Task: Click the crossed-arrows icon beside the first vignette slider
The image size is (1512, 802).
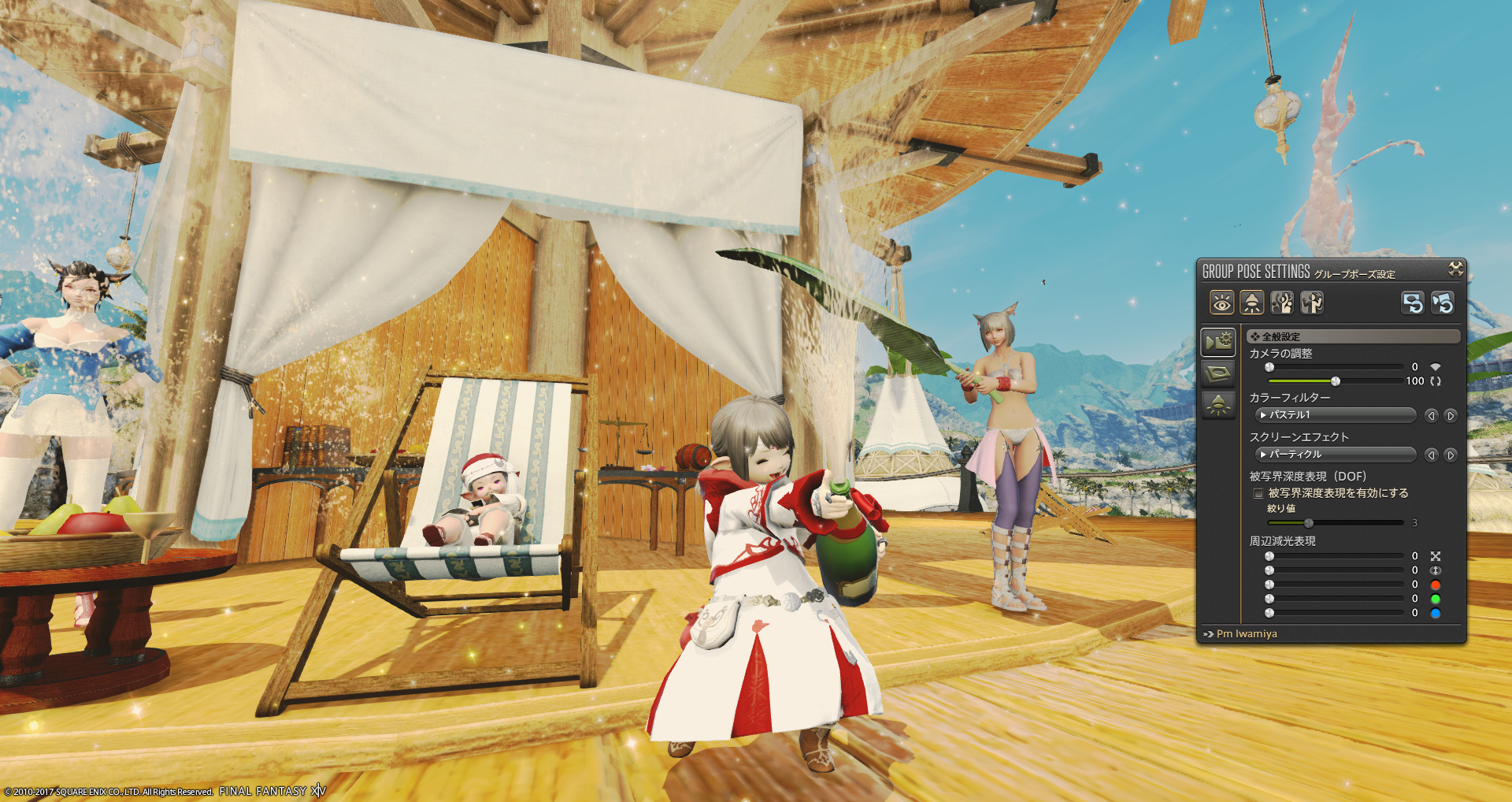Action: pos(1436,556)
